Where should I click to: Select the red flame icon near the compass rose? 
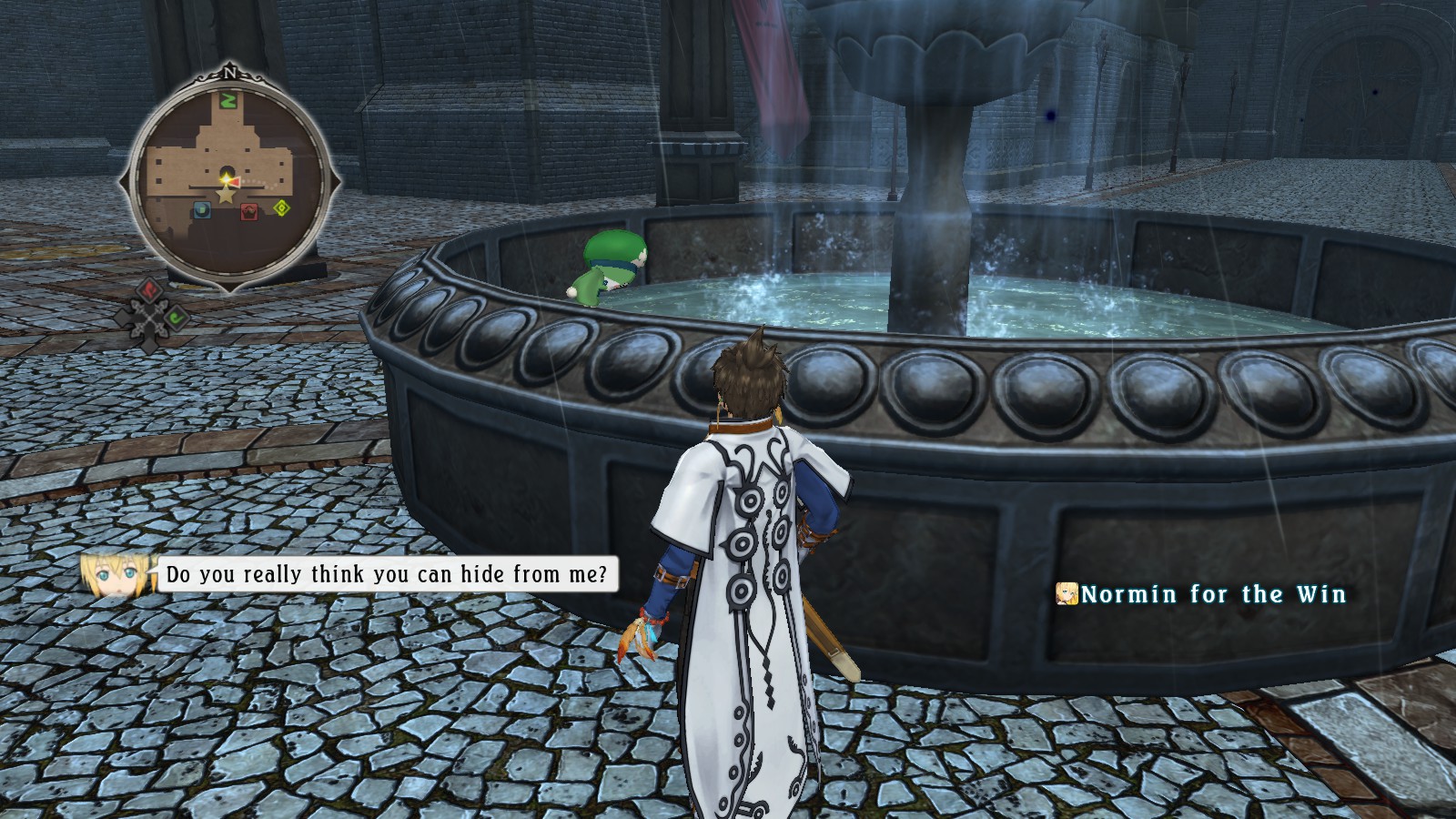149,292
